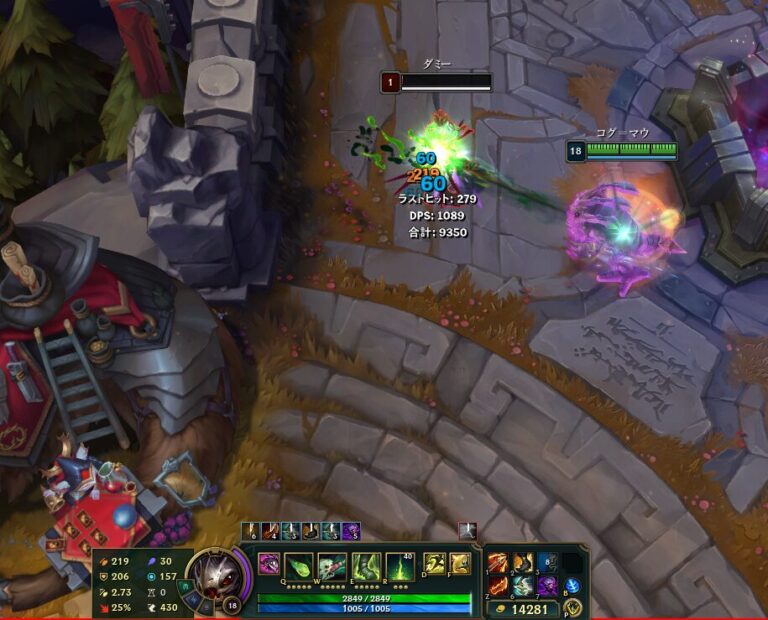Activate the W ability Bio-Arcane Barrage

pos(332,566)
